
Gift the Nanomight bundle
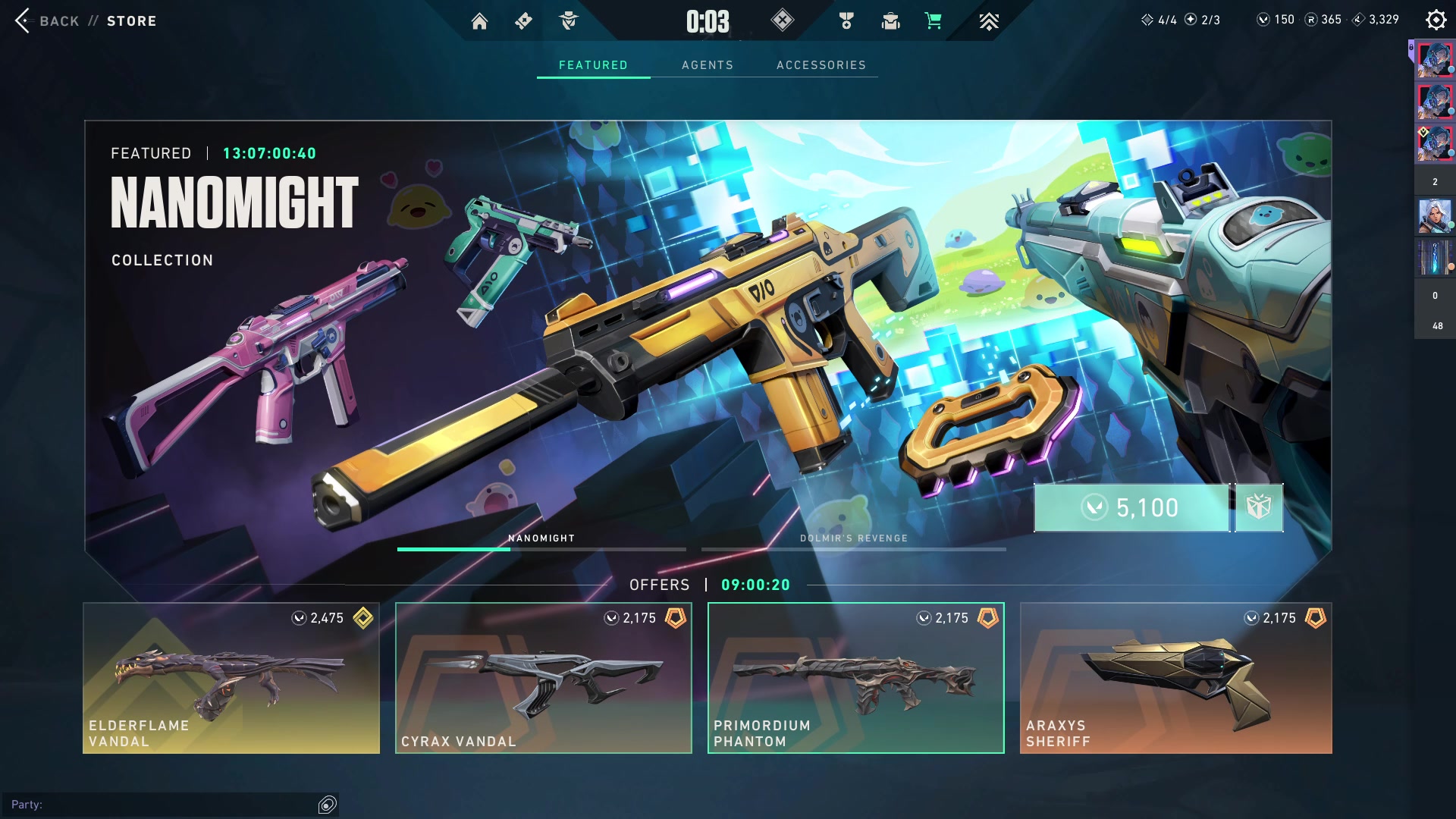click(x=1259, y=507)
